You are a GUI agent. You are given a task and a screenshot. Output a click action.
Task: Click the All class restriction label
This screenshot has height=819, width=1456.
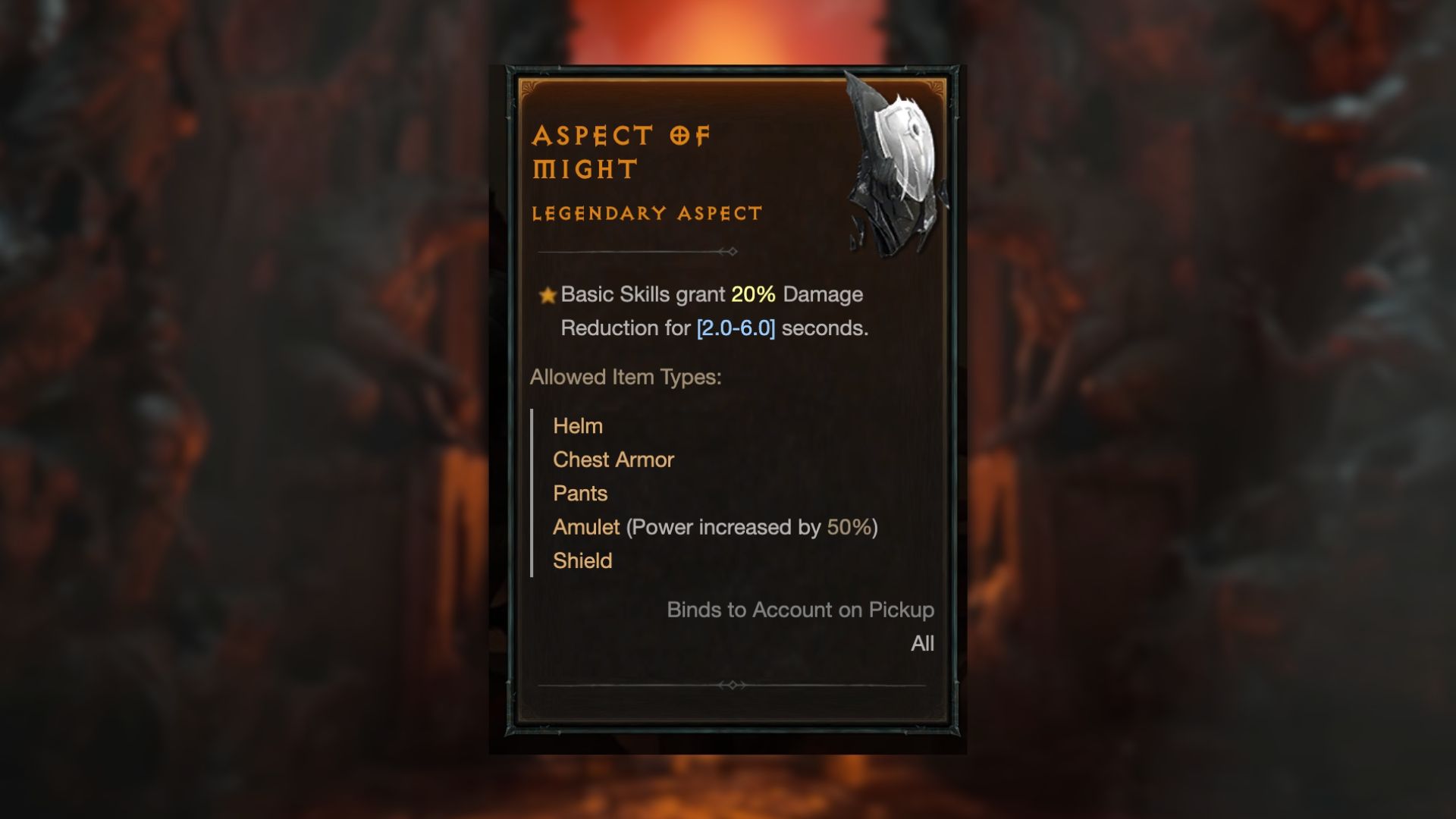pyautogui.click(x=921, y=644)
